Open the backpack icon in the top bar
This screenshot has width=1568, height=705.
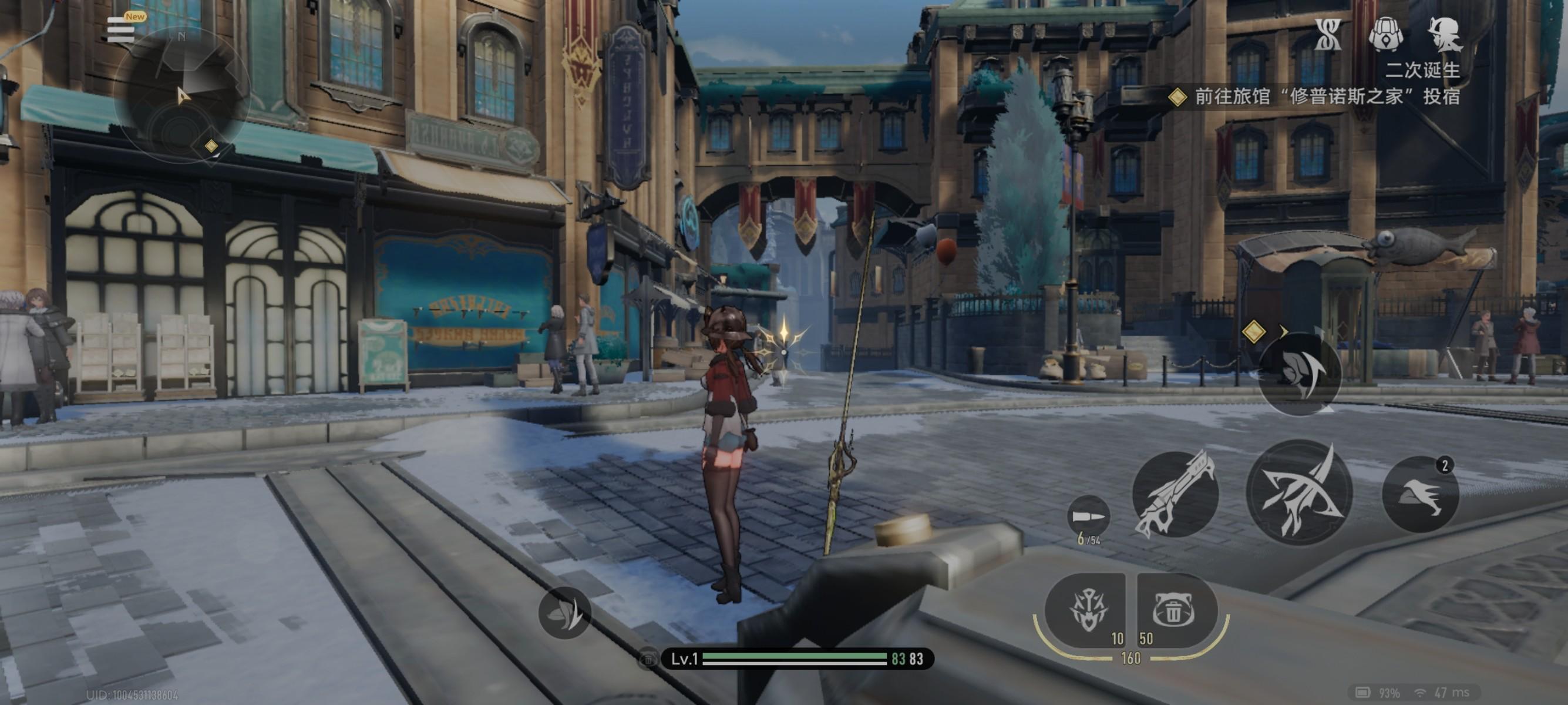point(1386,34)
